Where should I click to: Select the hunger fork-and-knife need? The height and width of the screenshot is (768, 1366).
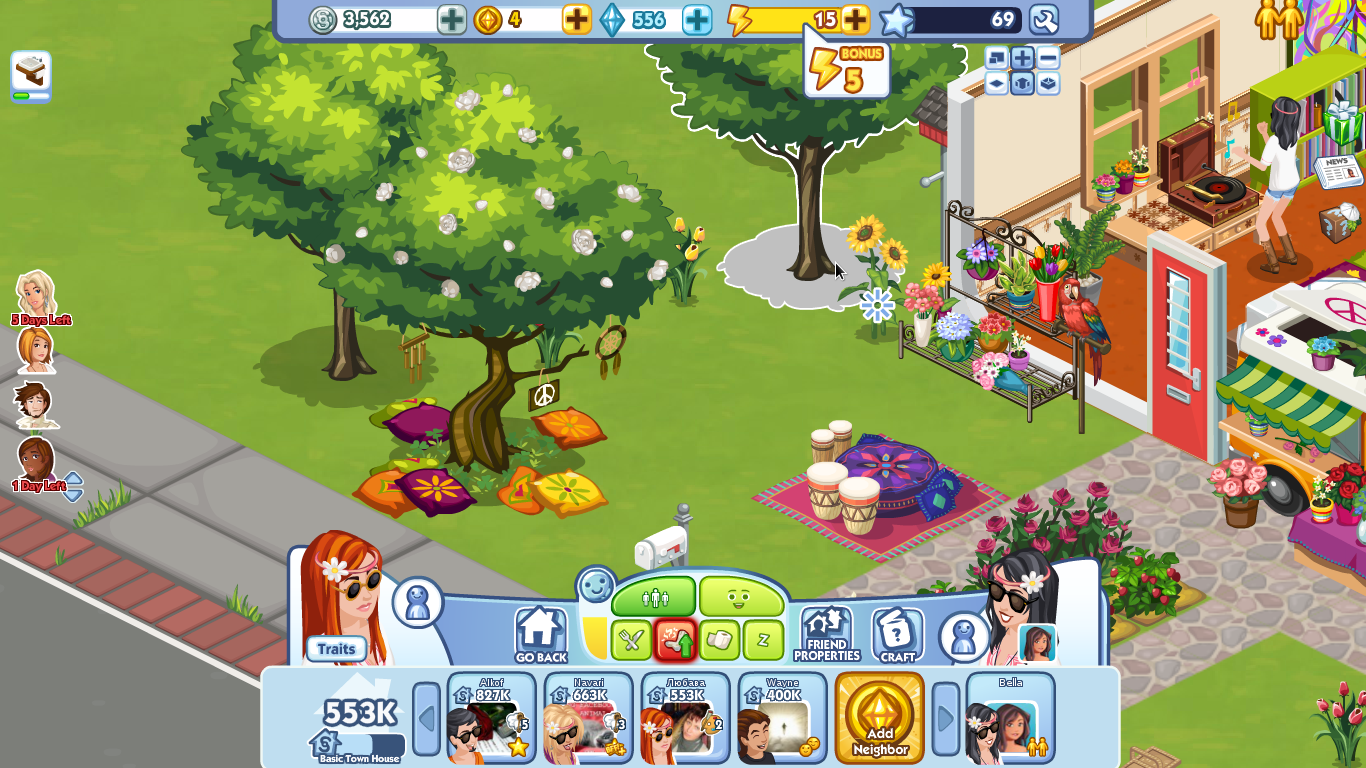coord(631,640)
